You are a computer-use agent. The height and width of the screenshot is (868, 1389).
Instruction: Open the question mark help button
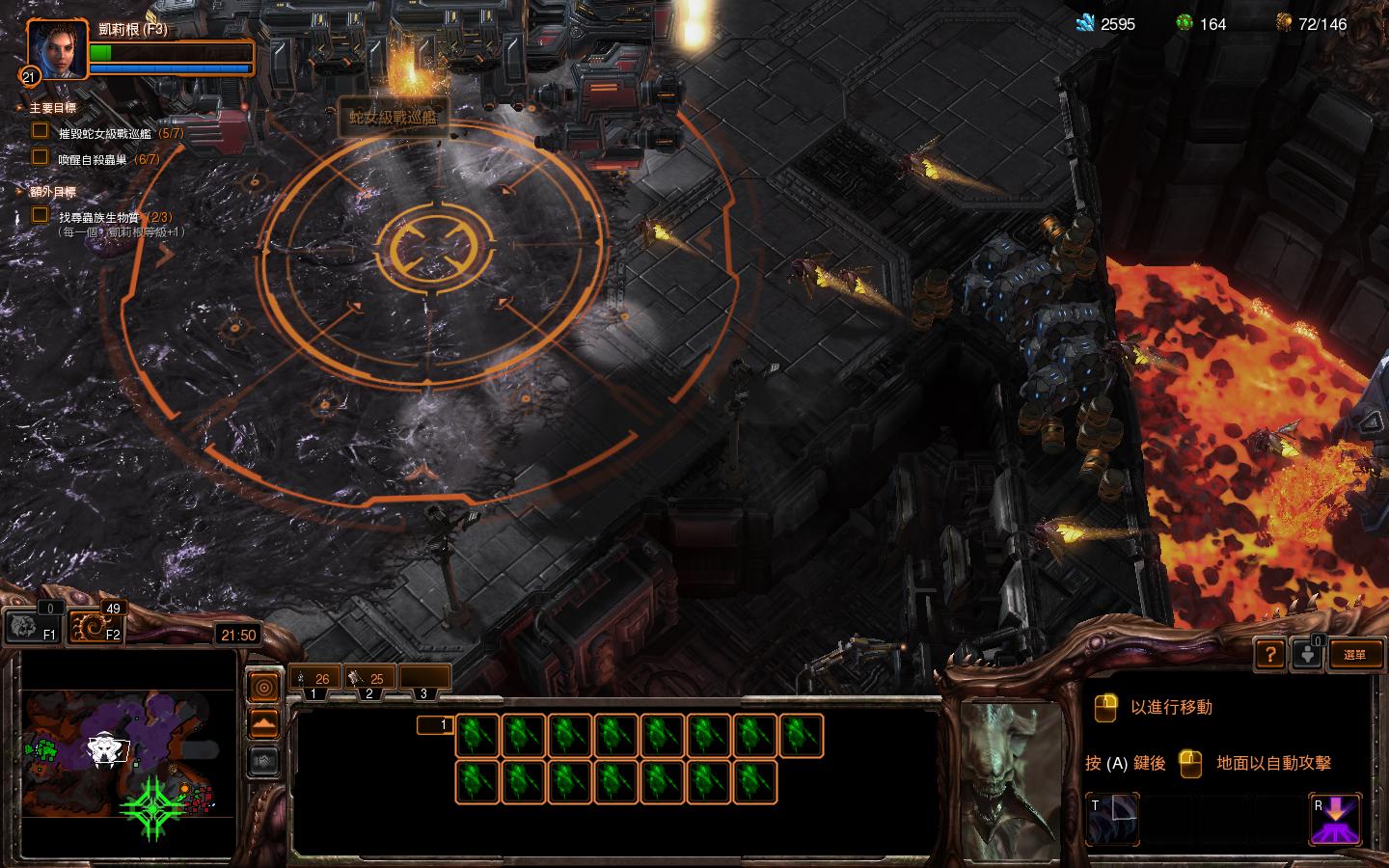(x=1269, y=655)
